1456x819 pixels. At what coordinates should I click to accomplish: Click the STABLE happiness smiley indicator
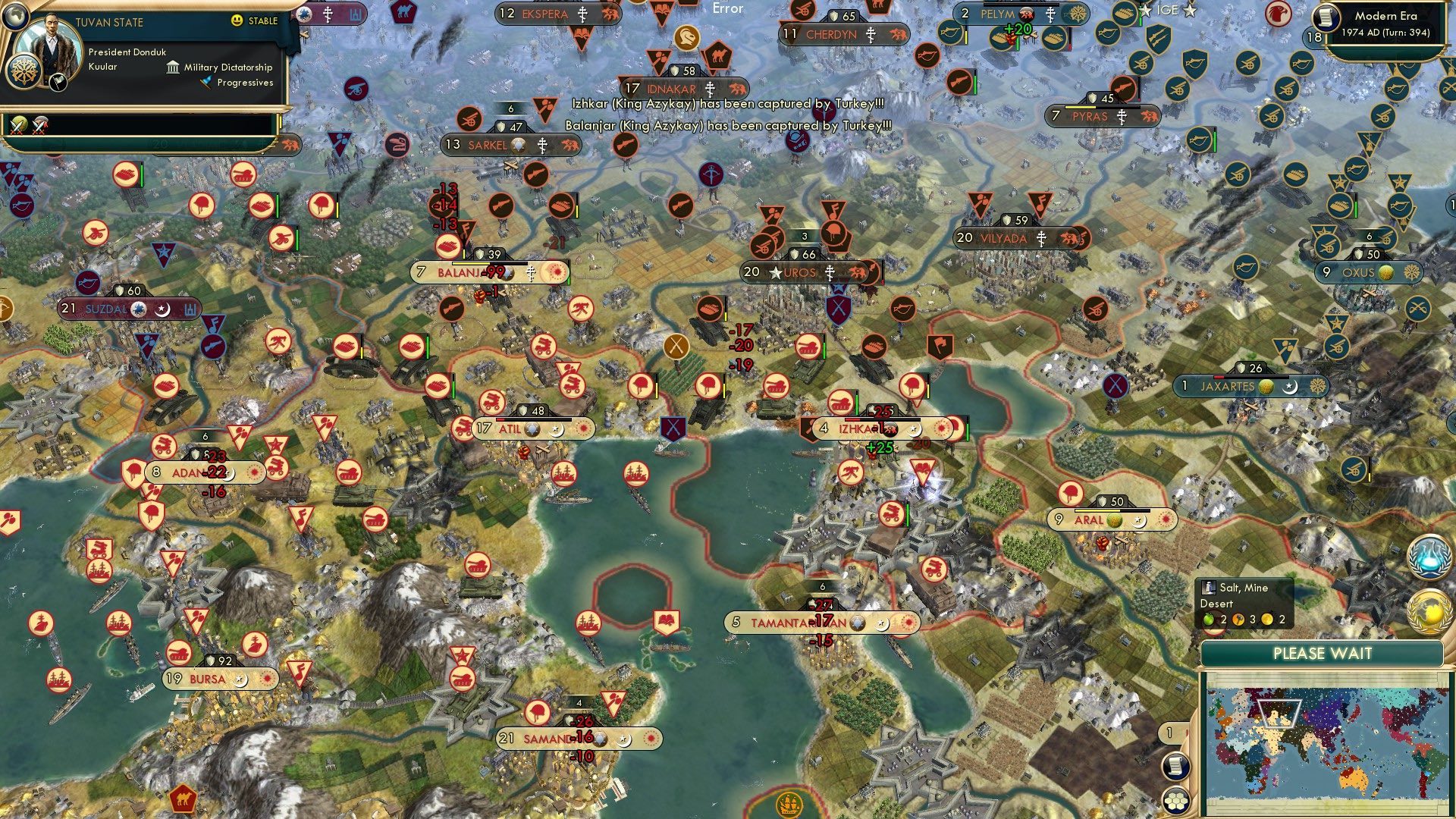pyautogui.click(x=236, y=21)
